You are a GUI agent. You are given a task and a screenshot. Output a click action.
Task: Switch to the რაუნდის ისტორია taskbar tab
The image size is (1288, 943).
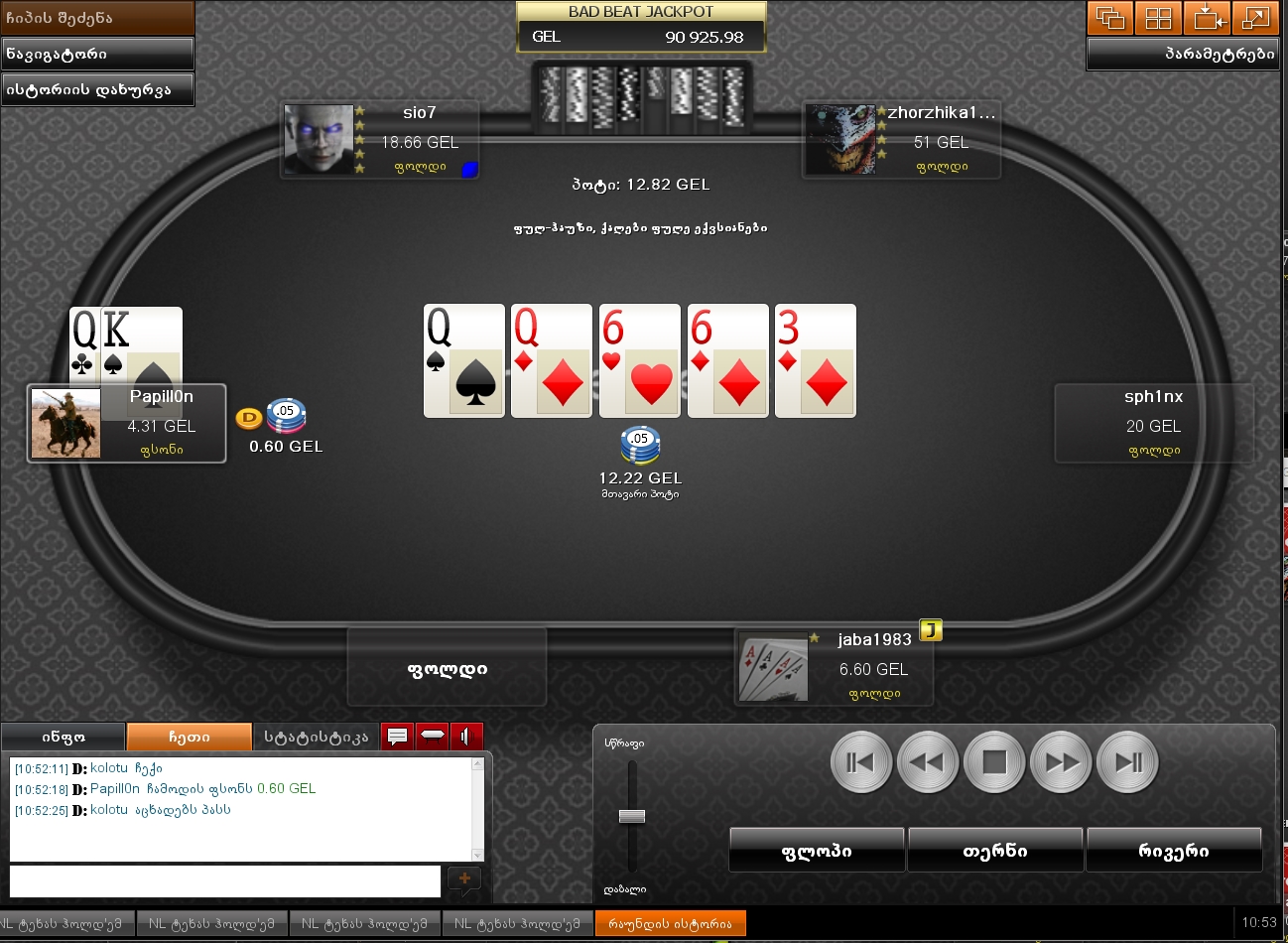point(671,922)
